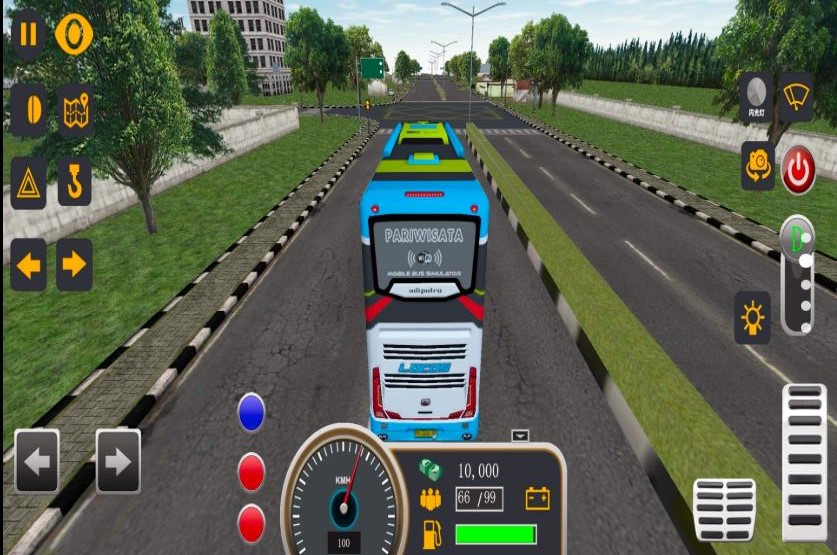Turn on the hazard warning lights
The width and height of the screenshot is (837, 555).
[28, 183]
